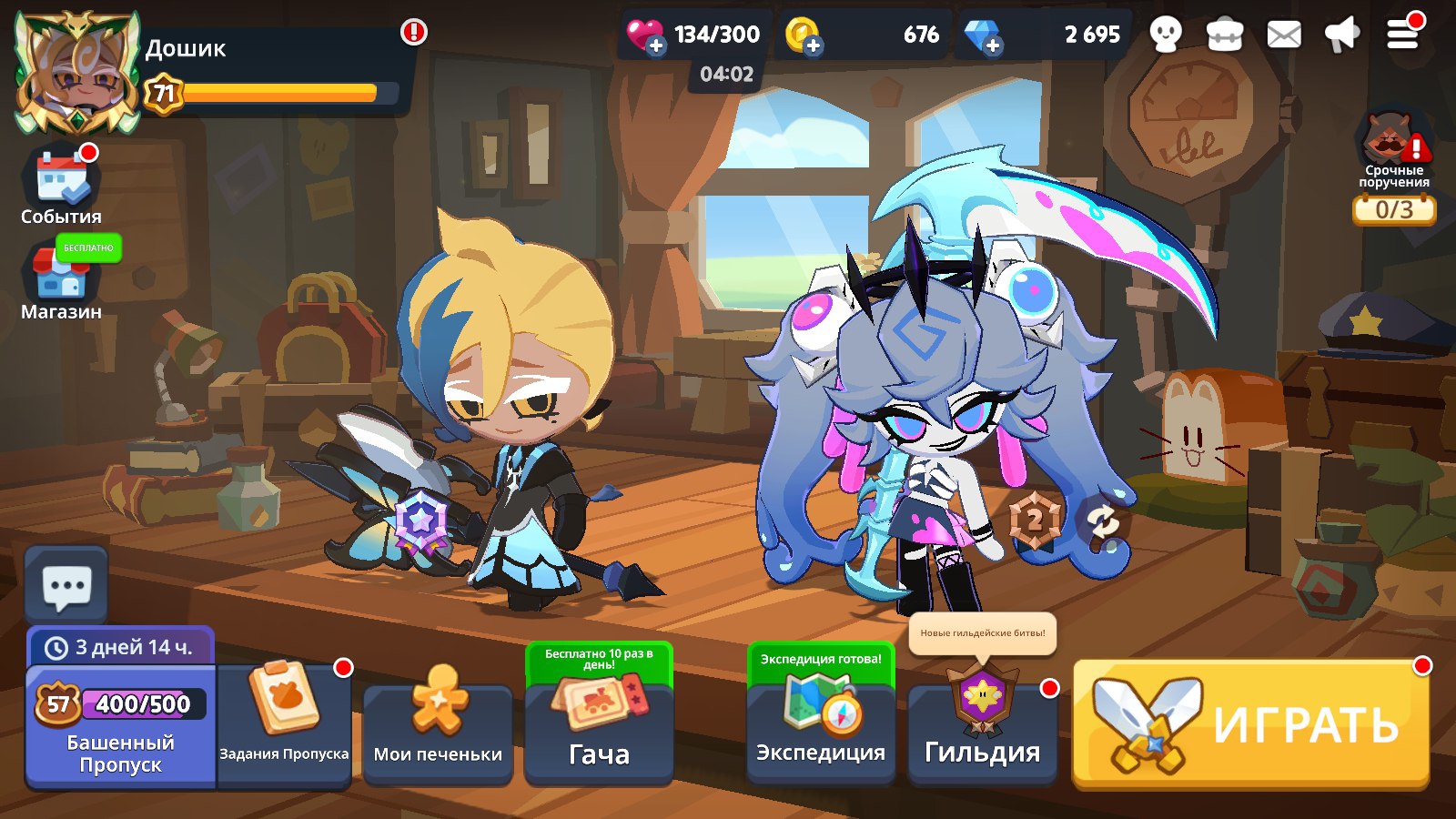Buy blue diamonds with plus icon
Viewport: 1456px width, 819px height.
tap(992, 45)
